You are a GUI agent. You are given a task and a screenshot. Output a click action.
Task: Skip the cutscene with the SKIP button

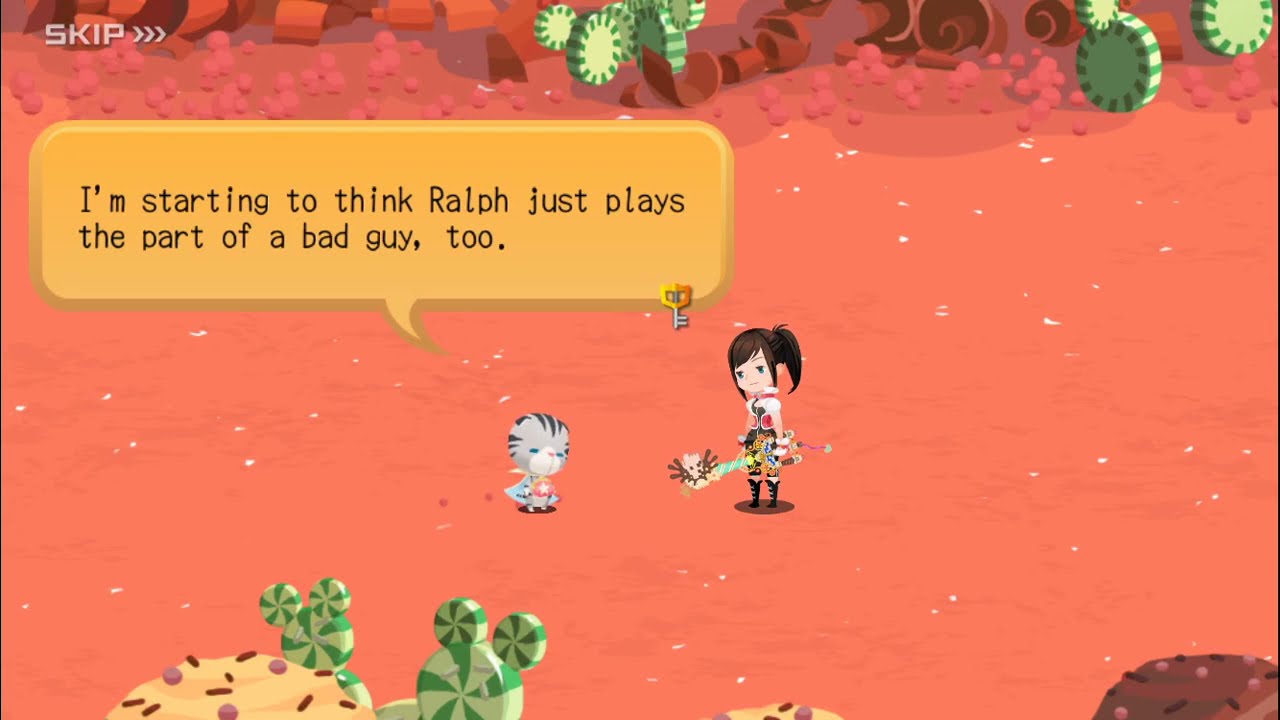click(105, 35)
